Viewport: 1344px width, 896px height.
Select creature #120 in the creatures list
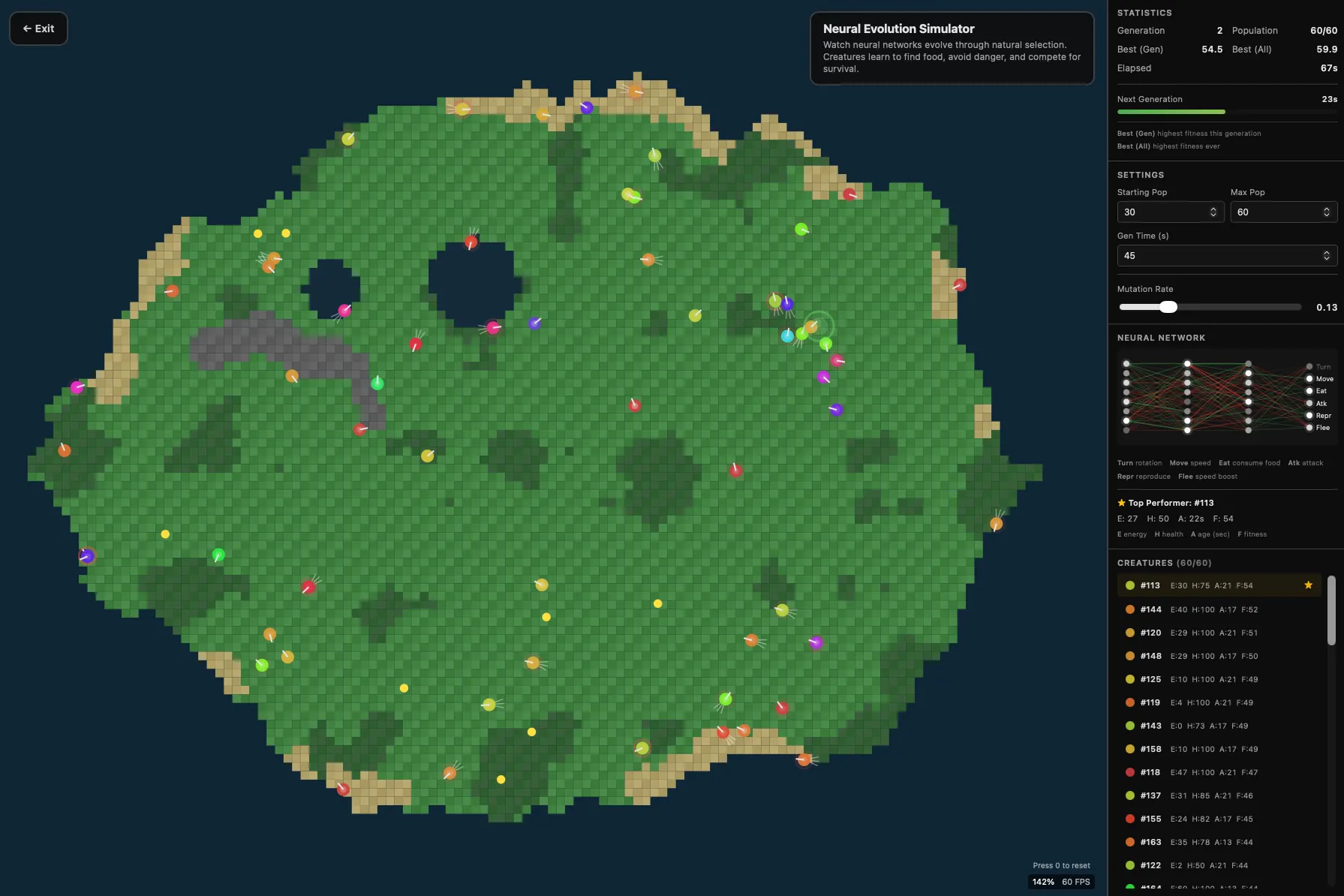click(1201, 633)
